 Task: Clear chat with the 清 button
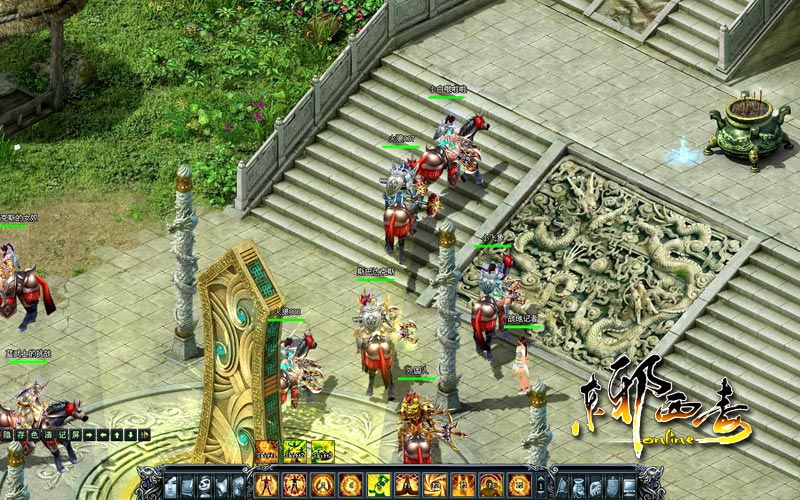(x=47, y=434)
